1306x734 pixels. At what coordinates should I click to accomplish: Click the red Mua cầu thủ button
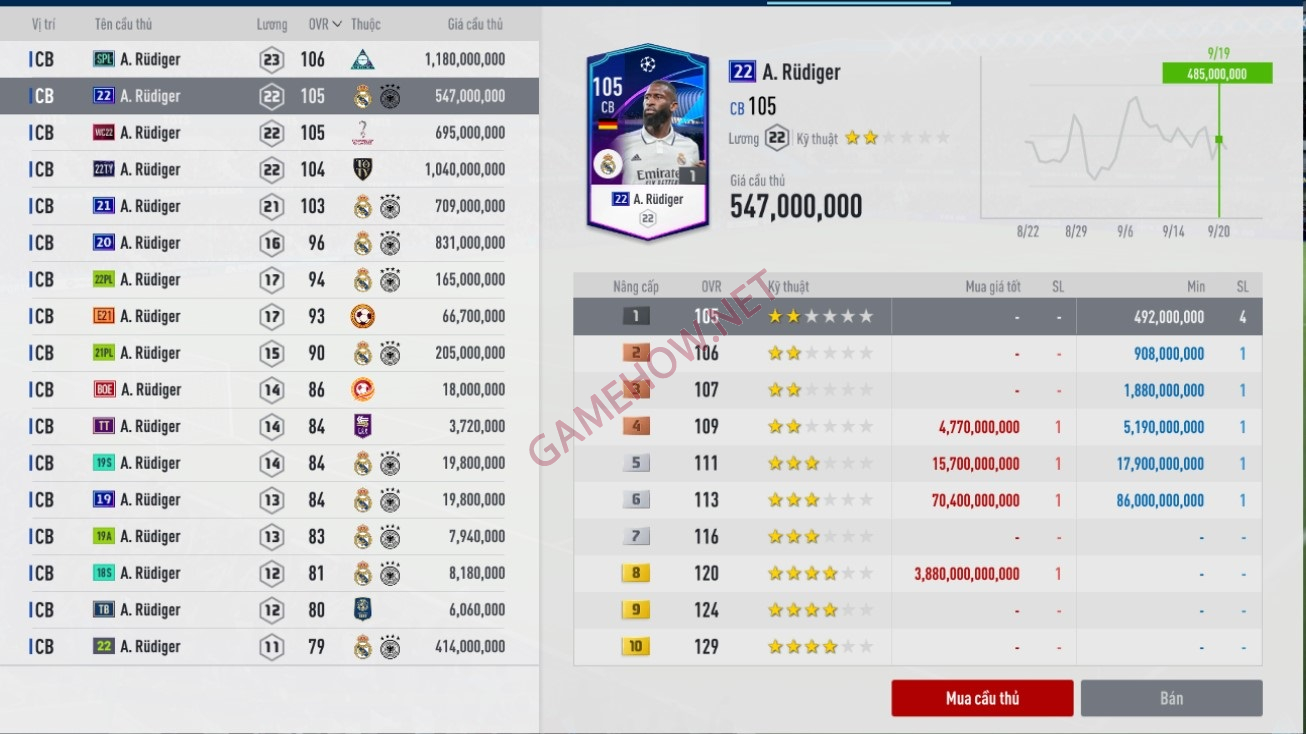tap(982, 698)
